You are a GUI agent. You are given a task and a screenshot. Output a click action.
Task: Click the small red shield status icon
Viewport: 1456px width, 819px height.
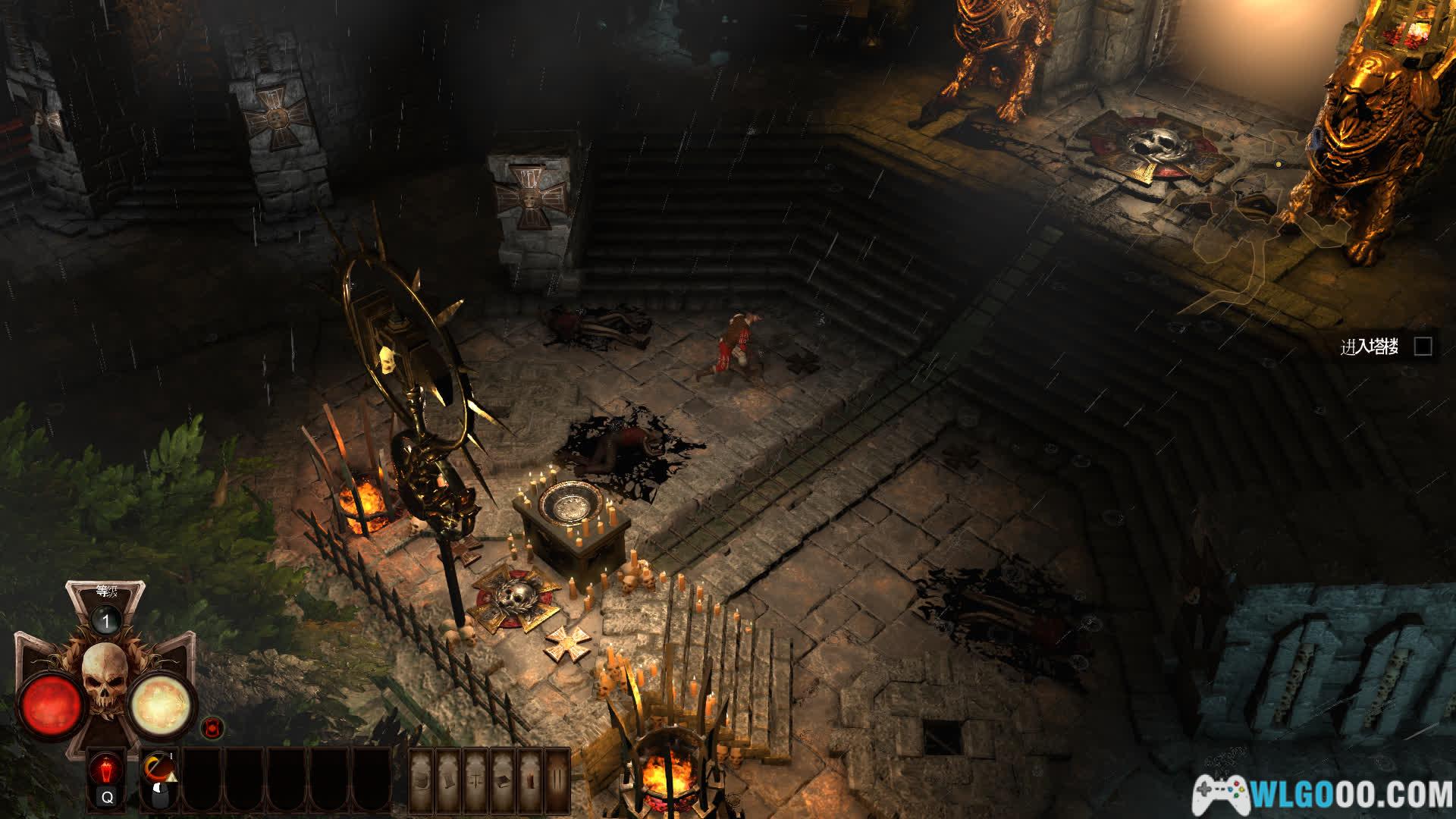pyautogui.click(x=213, y=729)
